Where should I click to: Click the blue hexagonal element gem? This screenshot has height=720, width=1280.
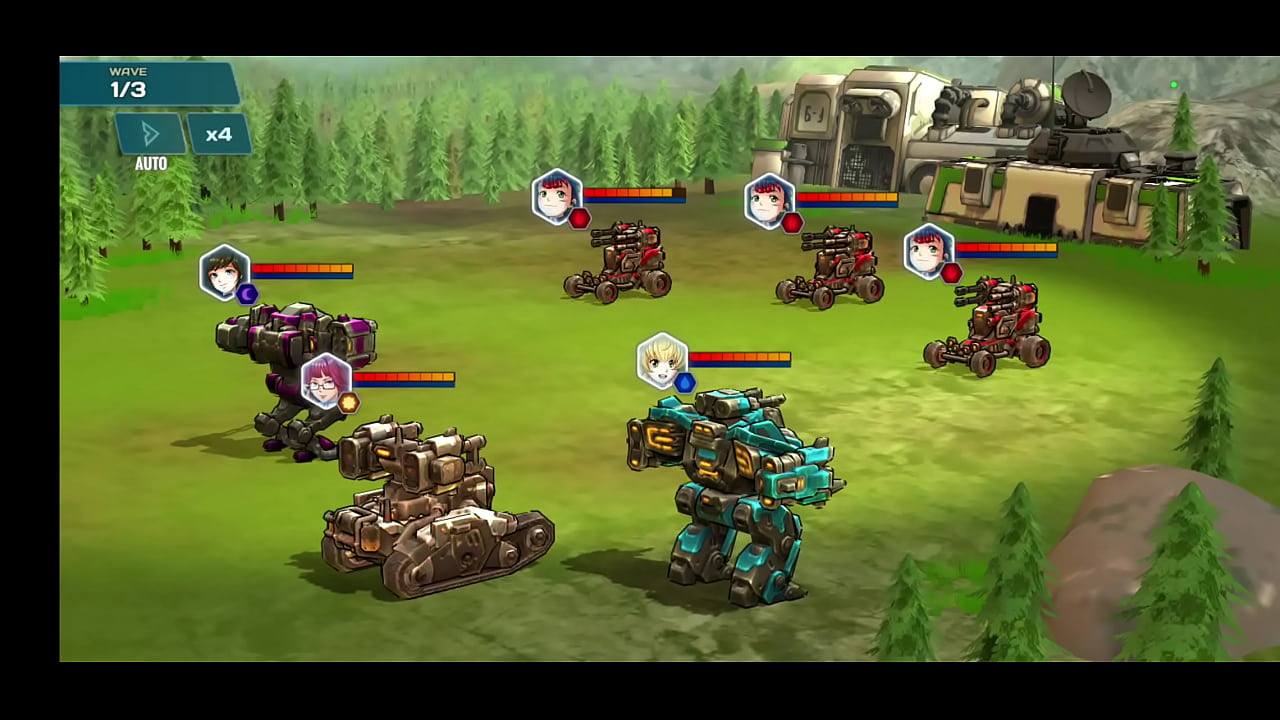coord(683,381)
